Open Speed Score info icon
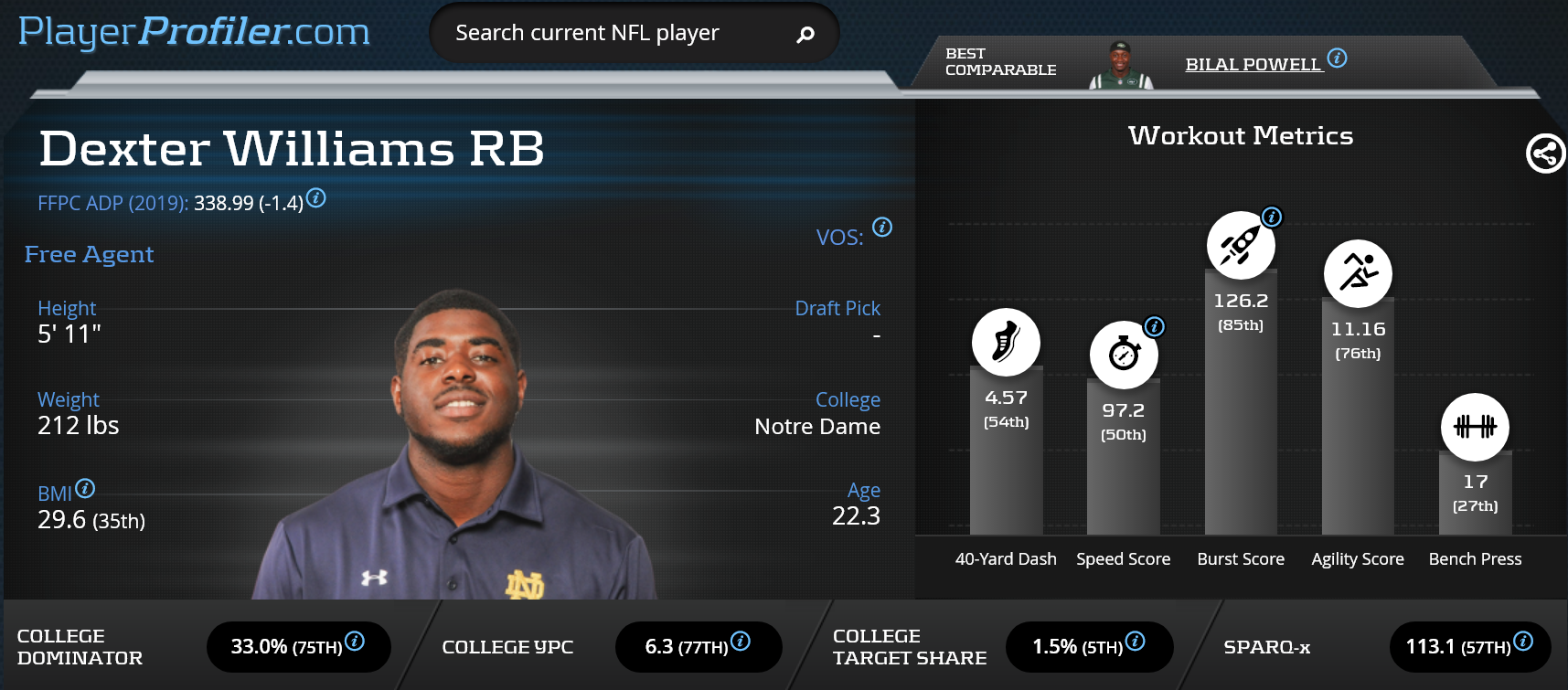This screenshot has width=1568, height=690. tap(1155, 326)
